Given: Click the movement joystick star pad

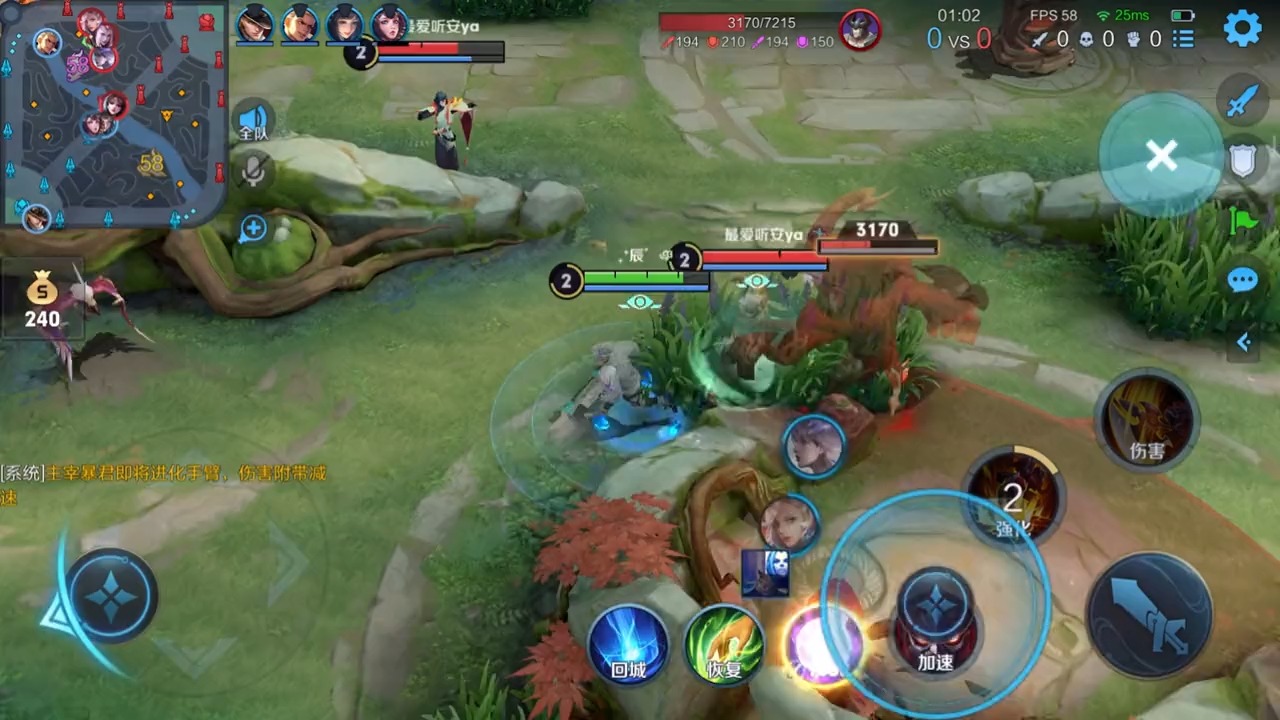Looking at the screenshot, I should point(112,596).
